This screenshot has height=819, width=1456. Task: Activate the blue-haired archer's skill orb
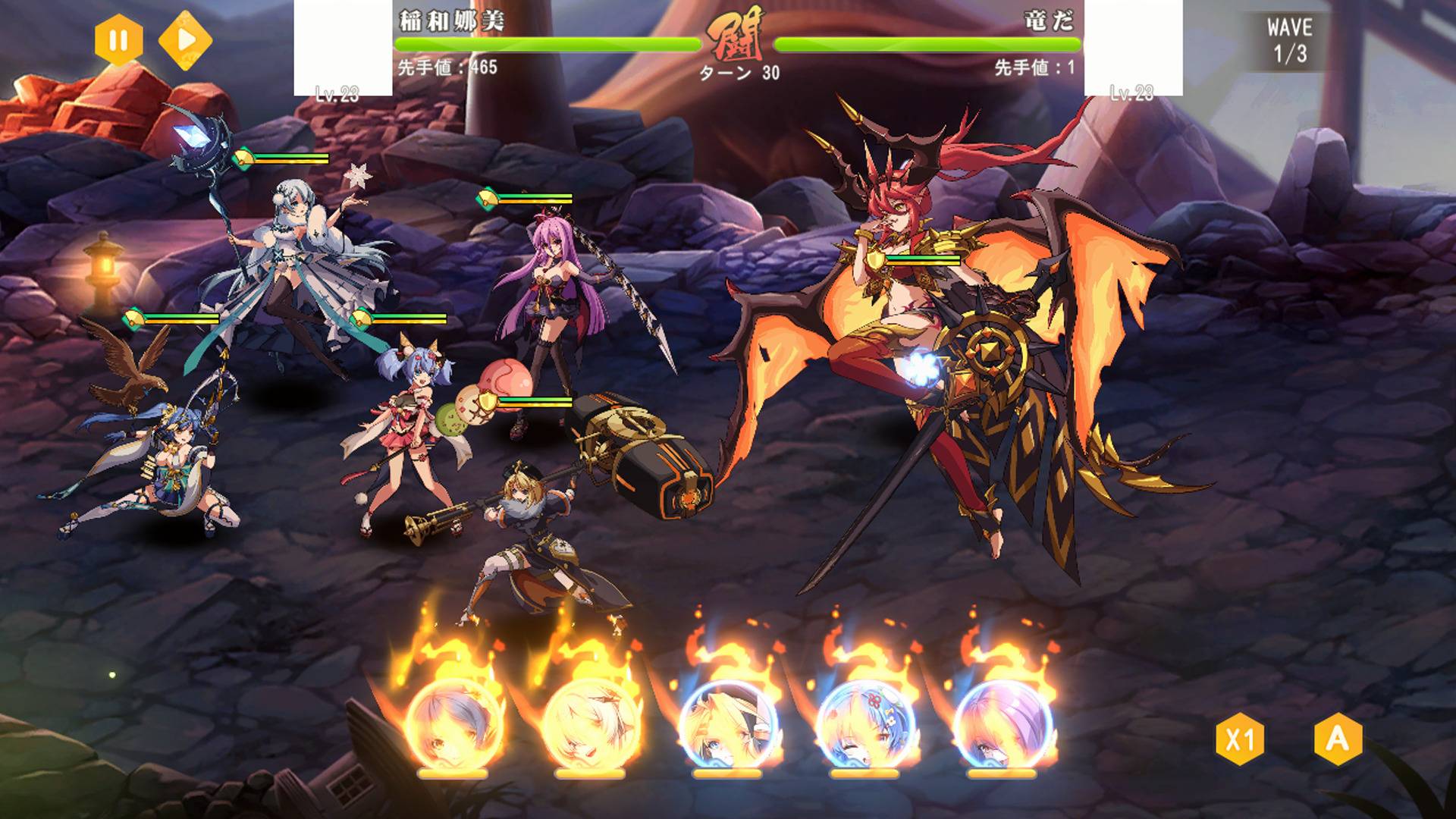[453, 726]
